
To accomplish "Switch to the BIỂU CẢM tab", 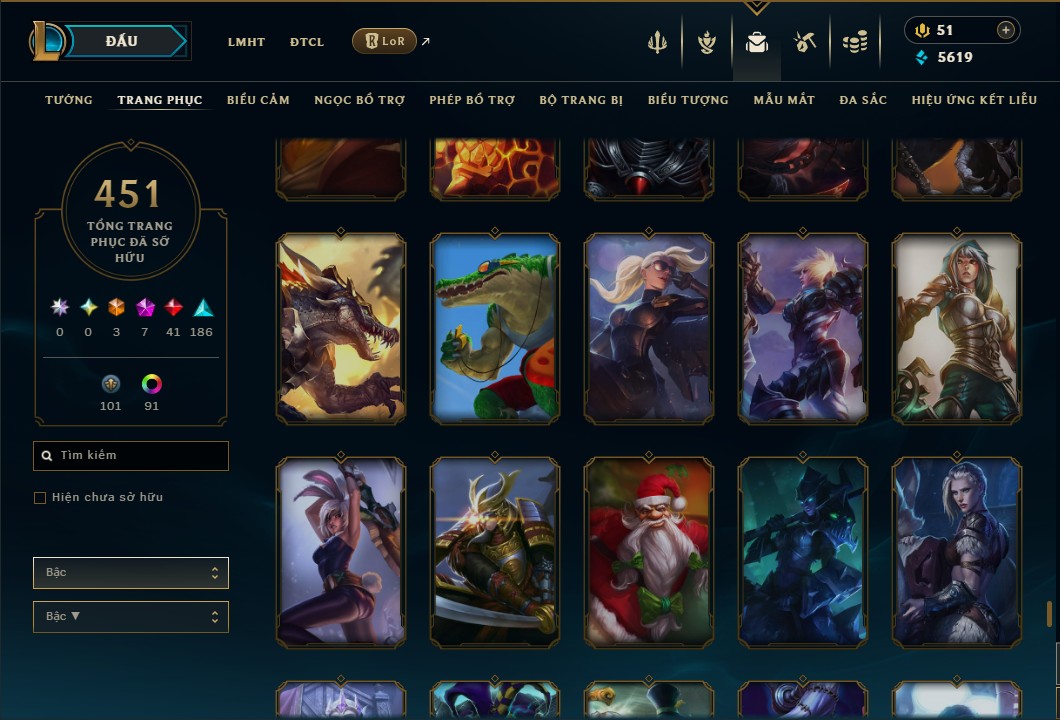I will pyautogui.click(x=258, y=100).
